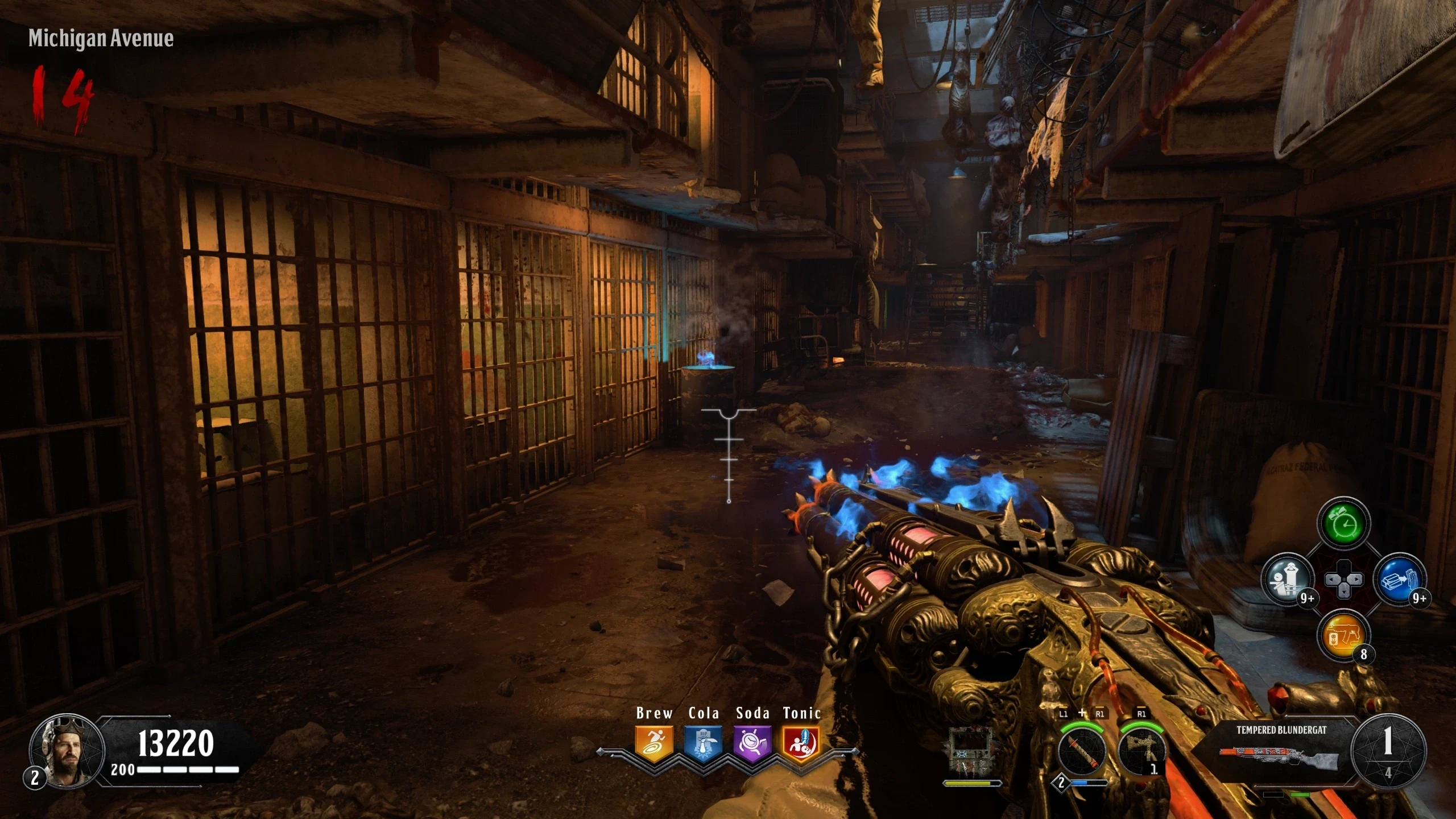Select the orange Brew perk icon
The width and height of the screenshot is (1456, 819).
coord(654,743)
